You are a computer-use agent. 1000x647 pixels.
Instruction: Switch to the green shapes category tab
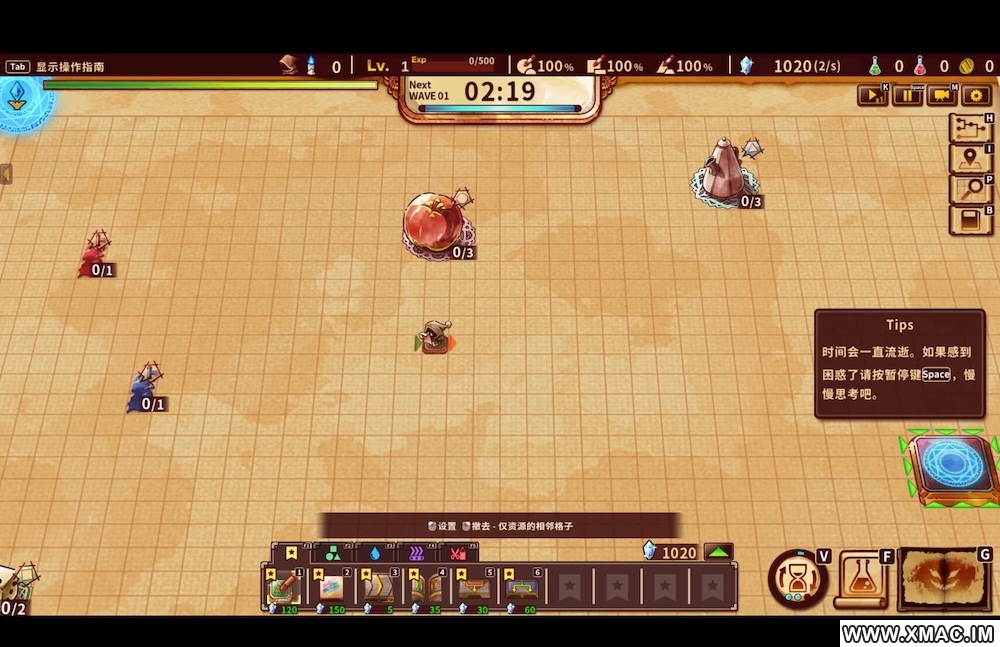333,553
